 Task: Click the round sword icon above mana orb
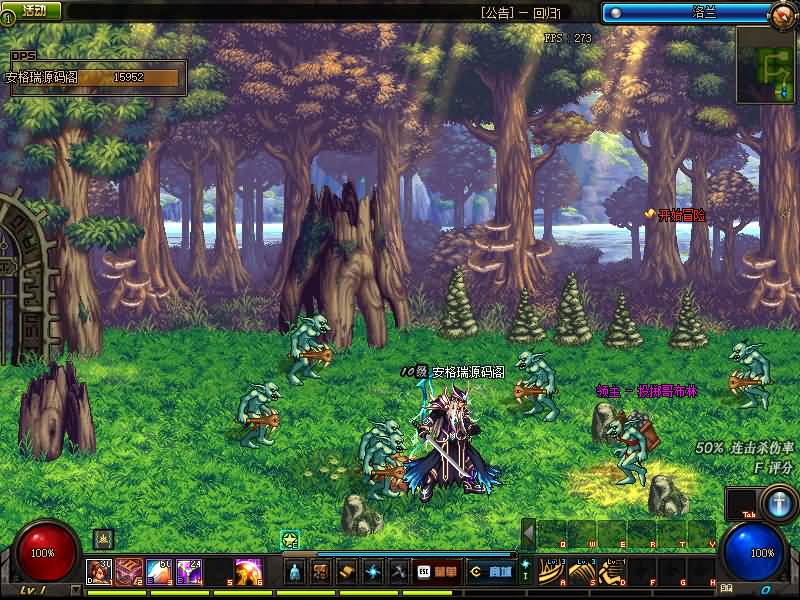[x=776, y=502]
